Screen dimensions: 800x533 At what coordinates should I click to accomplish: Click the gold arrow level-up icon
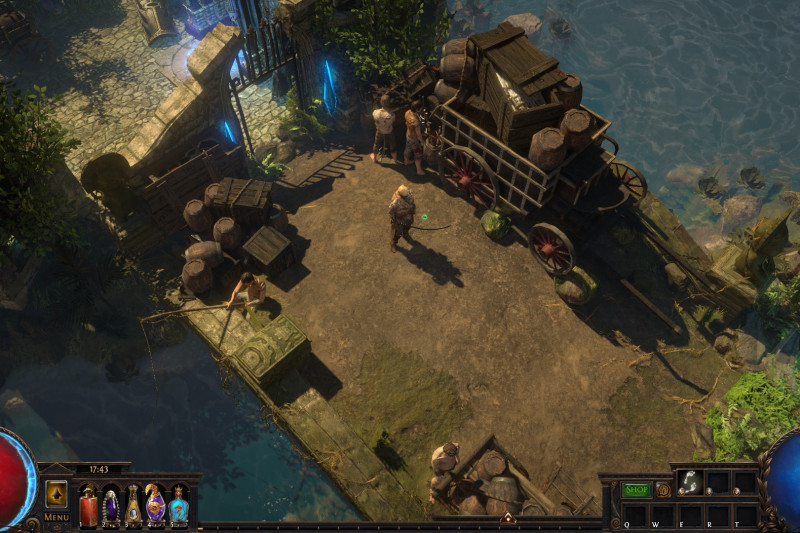(56, 494)
